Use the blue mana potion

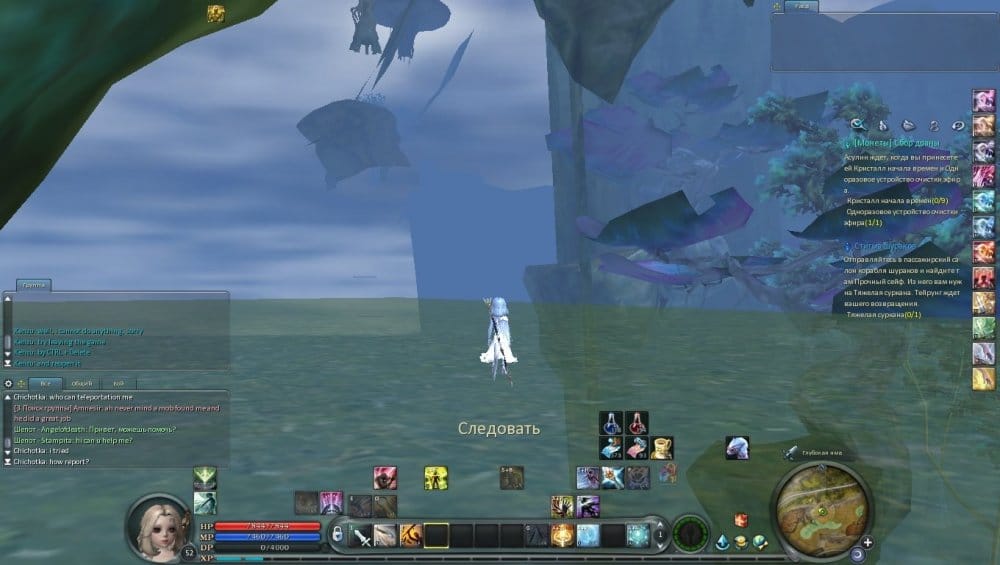pyautogui.click(x=612, y=423)
